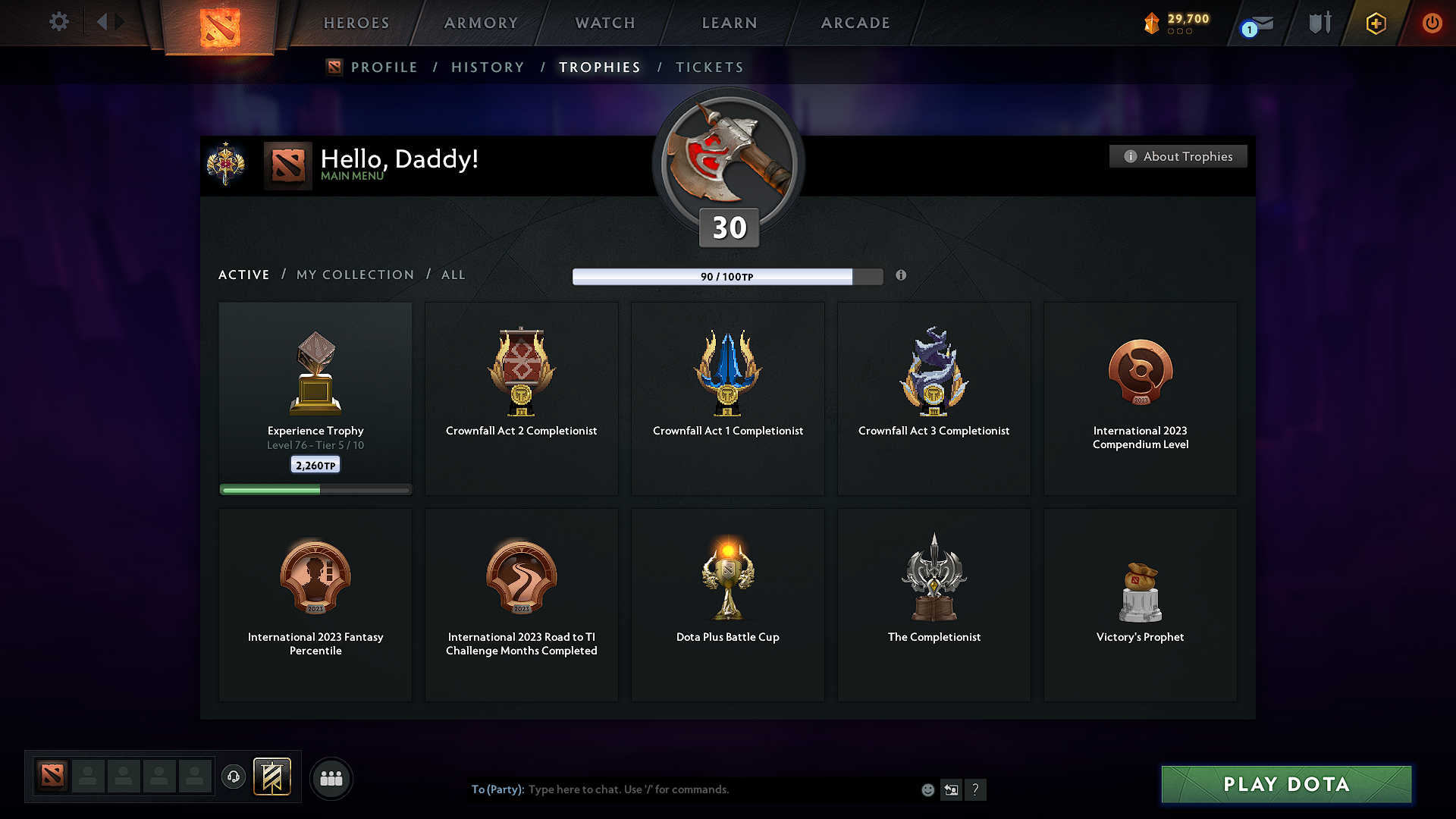Open the trophy points info tooltip

[x=902, y=276]
